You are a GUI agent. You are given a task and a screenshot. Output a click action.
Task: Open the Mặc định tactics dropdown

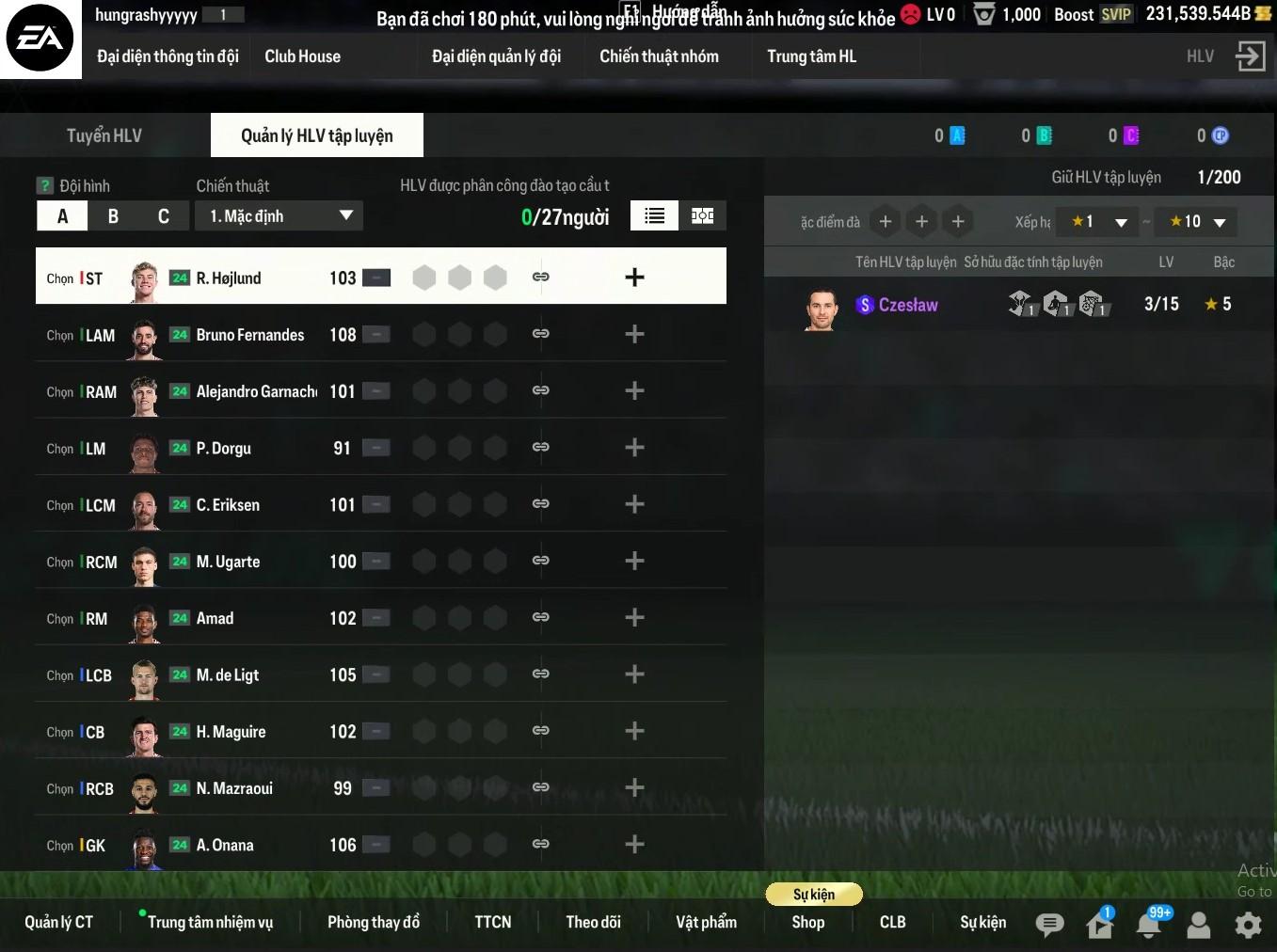pyautogui.click(x=279, y=216)
